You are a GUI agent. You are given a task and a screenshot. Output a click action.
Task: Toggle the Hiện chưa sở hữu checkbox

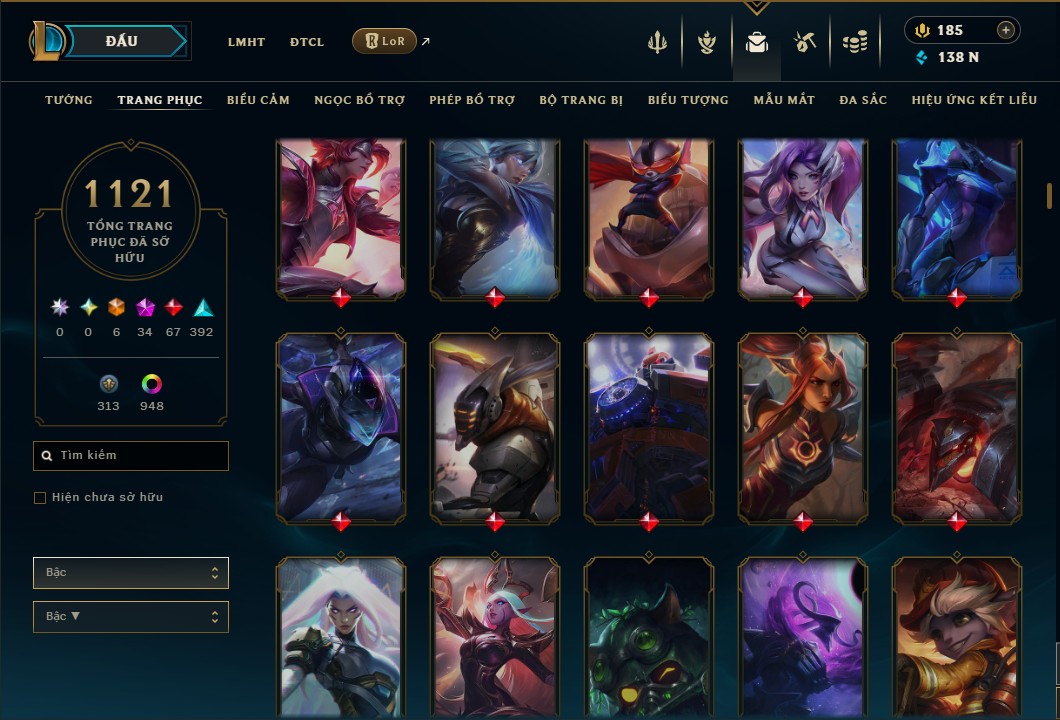coord(40,498)
